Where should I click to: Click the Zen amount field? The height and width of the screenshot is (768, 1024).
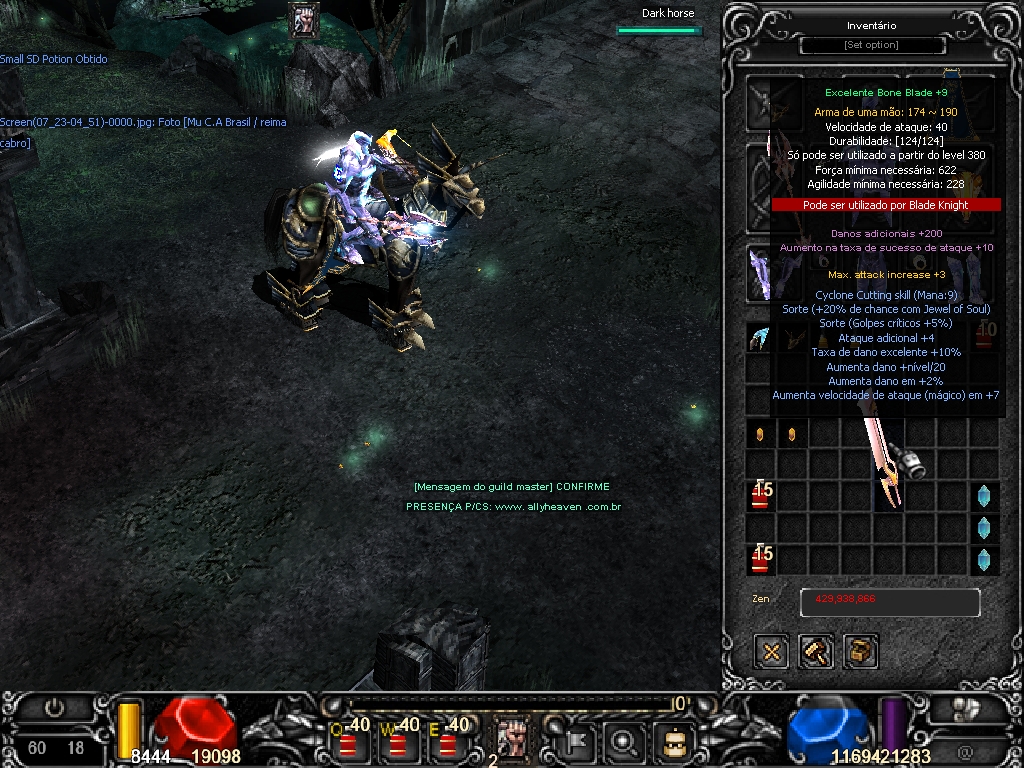point(889,602)
